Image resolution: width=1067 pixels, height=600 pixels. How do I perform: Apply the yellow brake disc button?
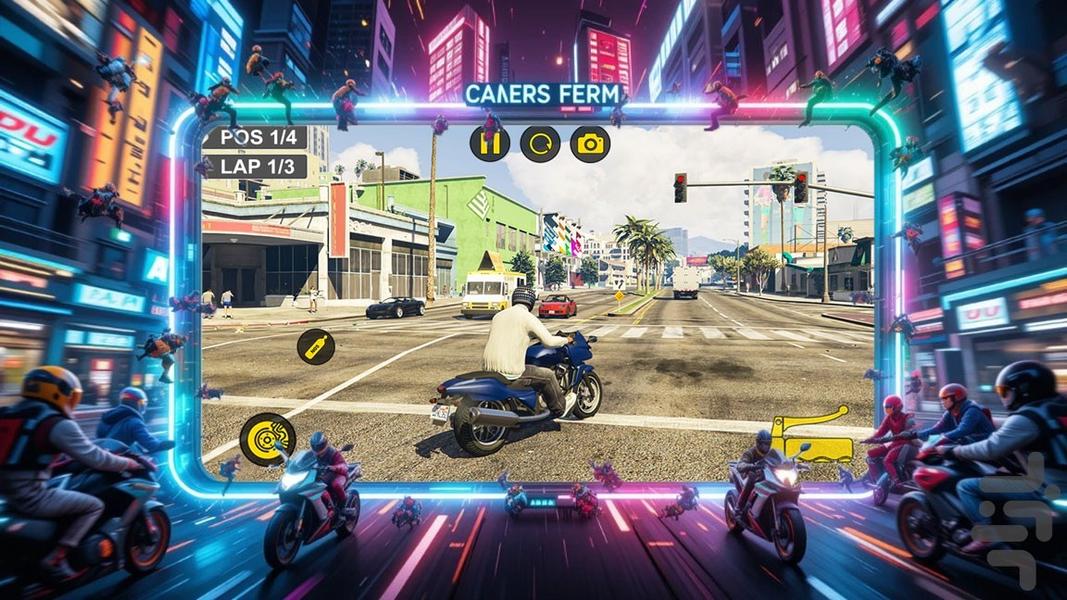(268, 439)
